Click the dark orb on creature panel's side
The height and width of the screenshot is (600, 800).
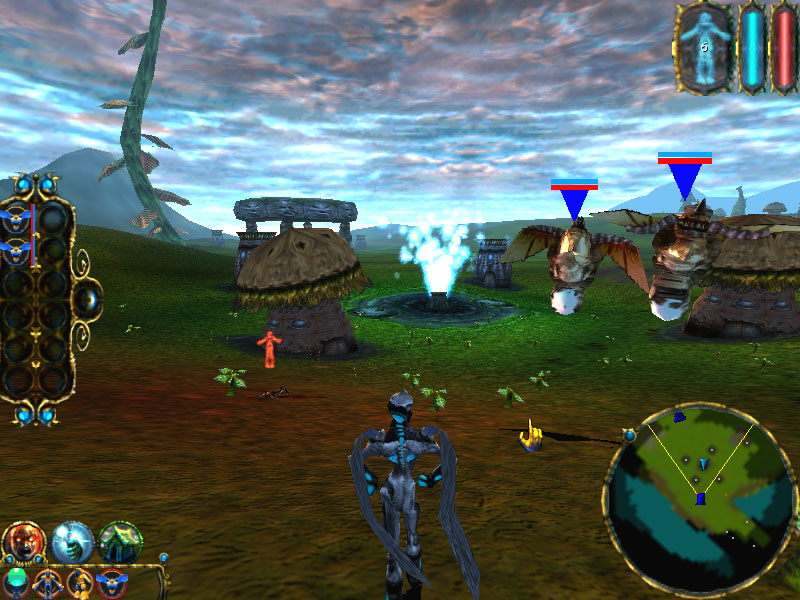pos(88,297)
